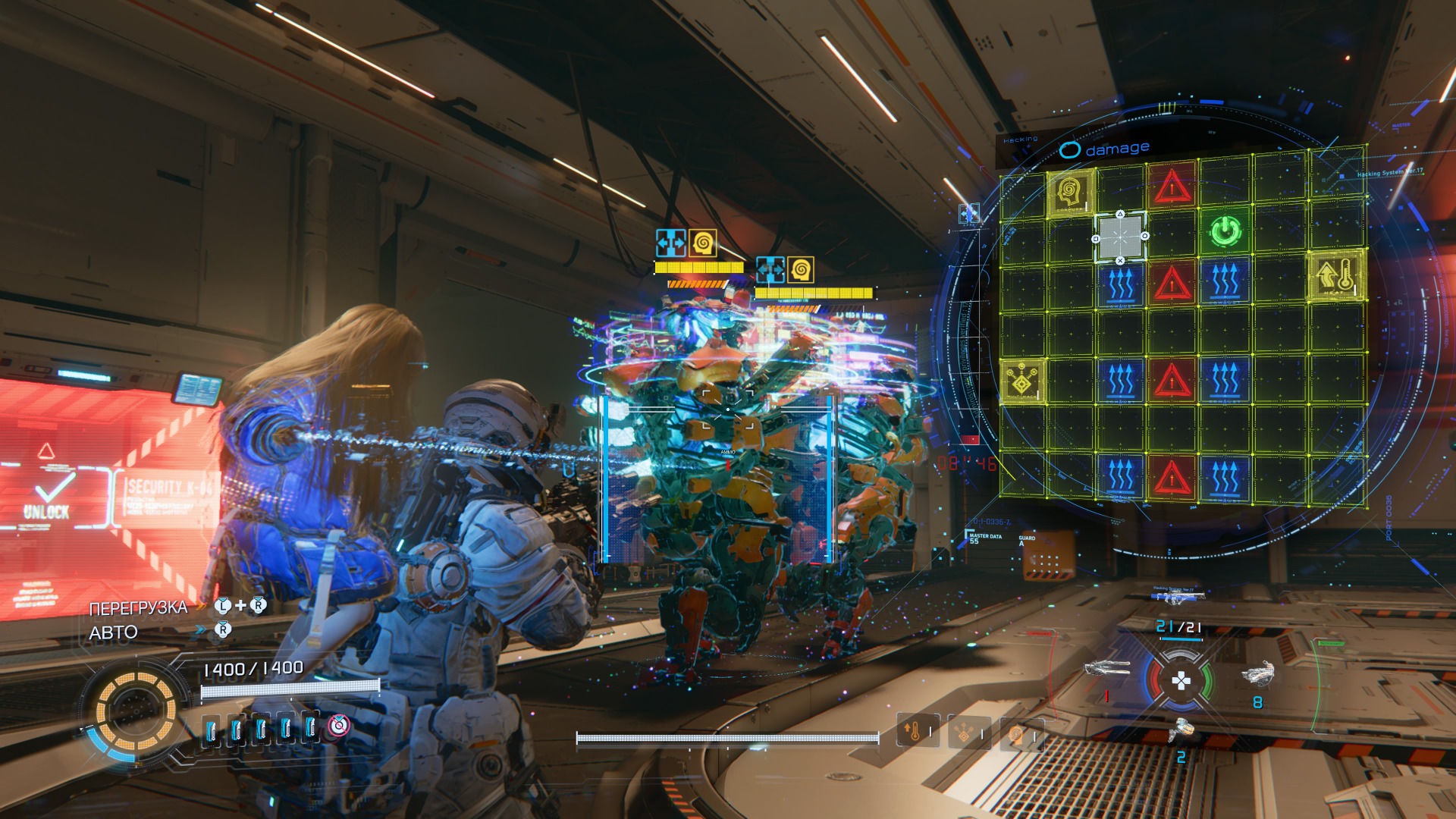This screenshot has height=819, width=1456.
Task: Choose the yellow head-spiral tile on the hacking grid
Action: click(1069, 192)
